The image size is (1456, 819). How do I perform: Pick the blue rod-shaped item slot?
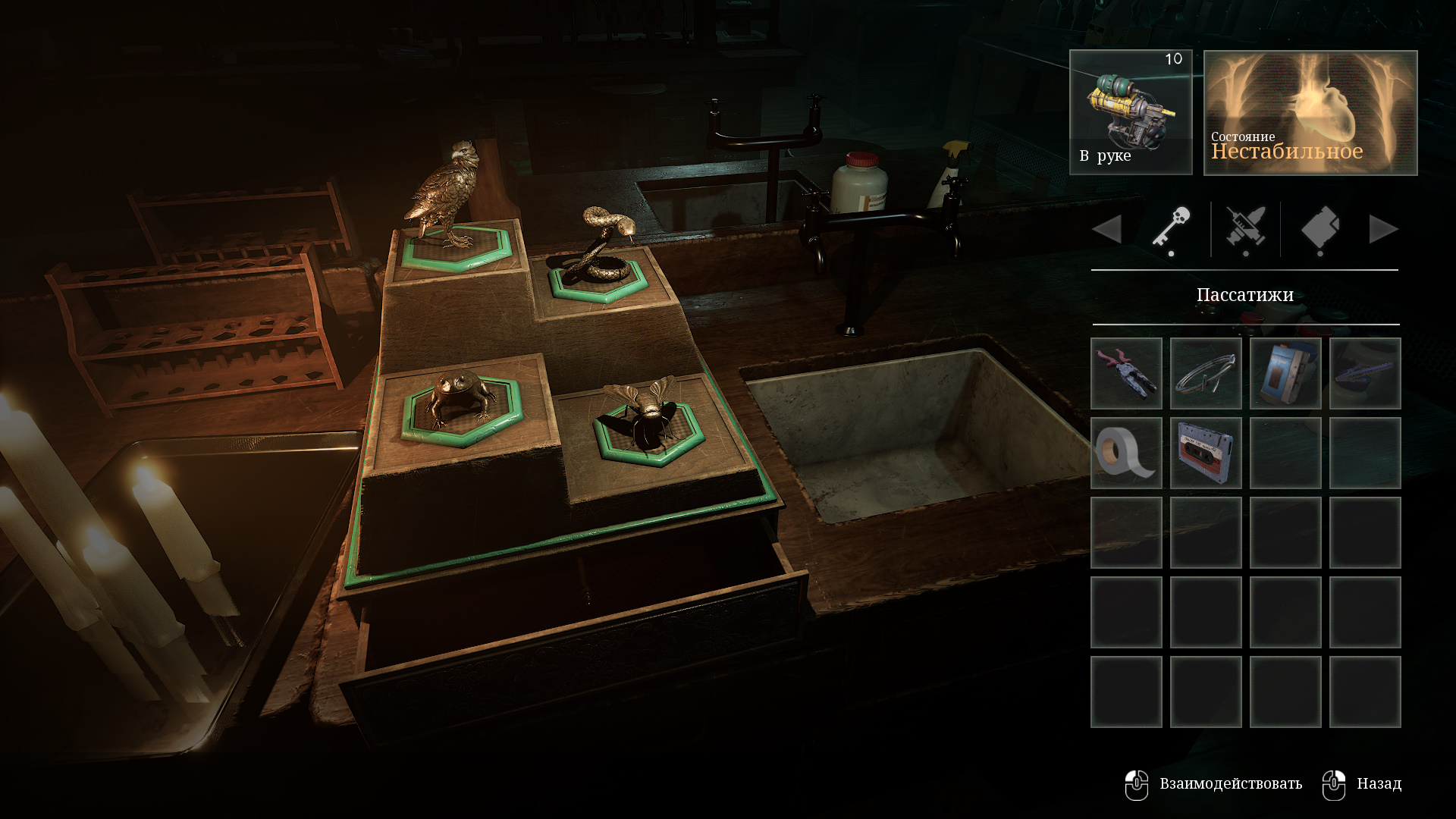click(x=1365, y=374)
